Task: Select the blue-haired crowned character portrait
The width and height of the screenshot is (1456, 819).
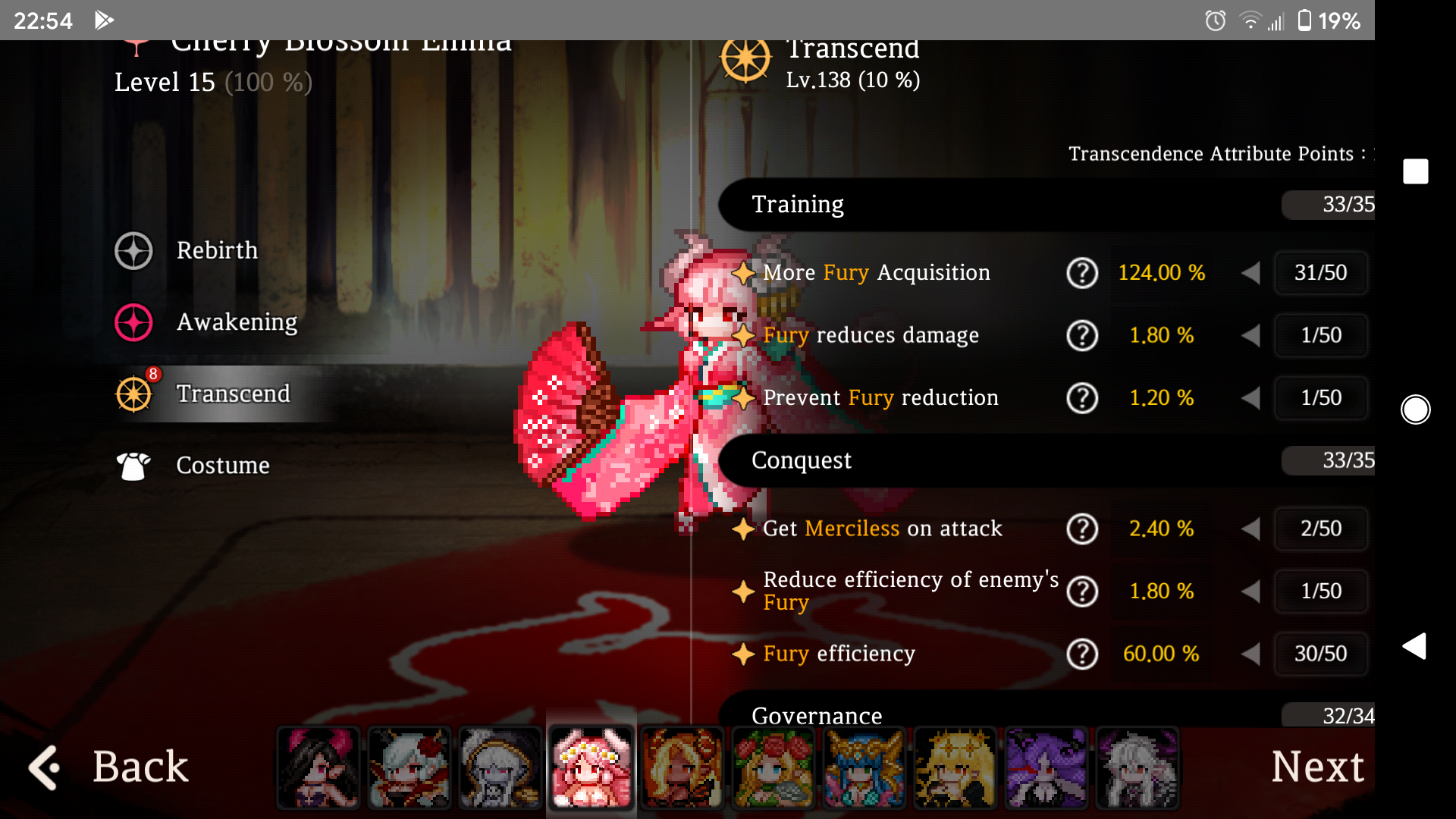Action: (864, 767)
